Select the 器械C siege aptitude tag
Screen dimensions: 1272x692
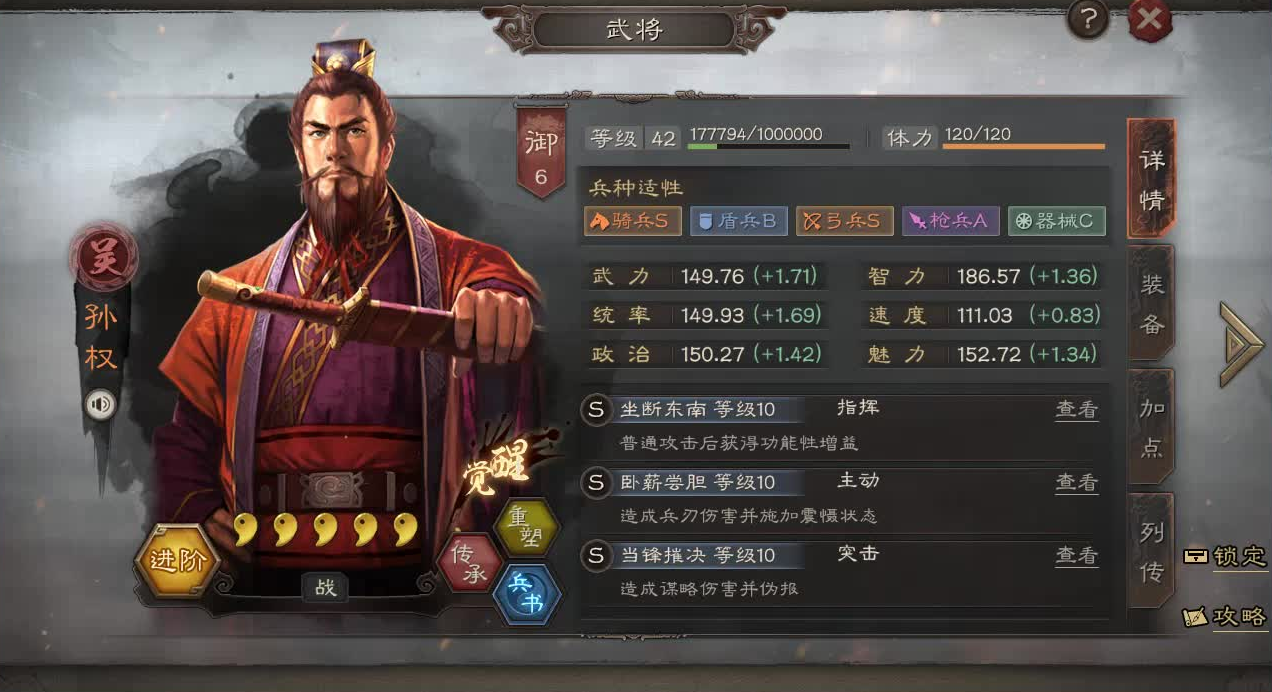click(x=1056, y=221)
